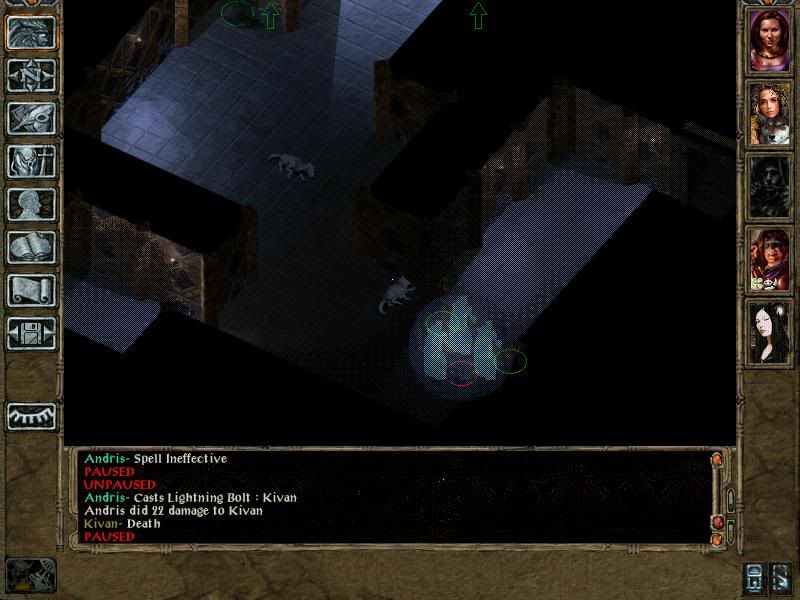Open options via the floppy disk button
Image resolution: width=800 pixels, height=600 pixels.
tap(30, 333)
